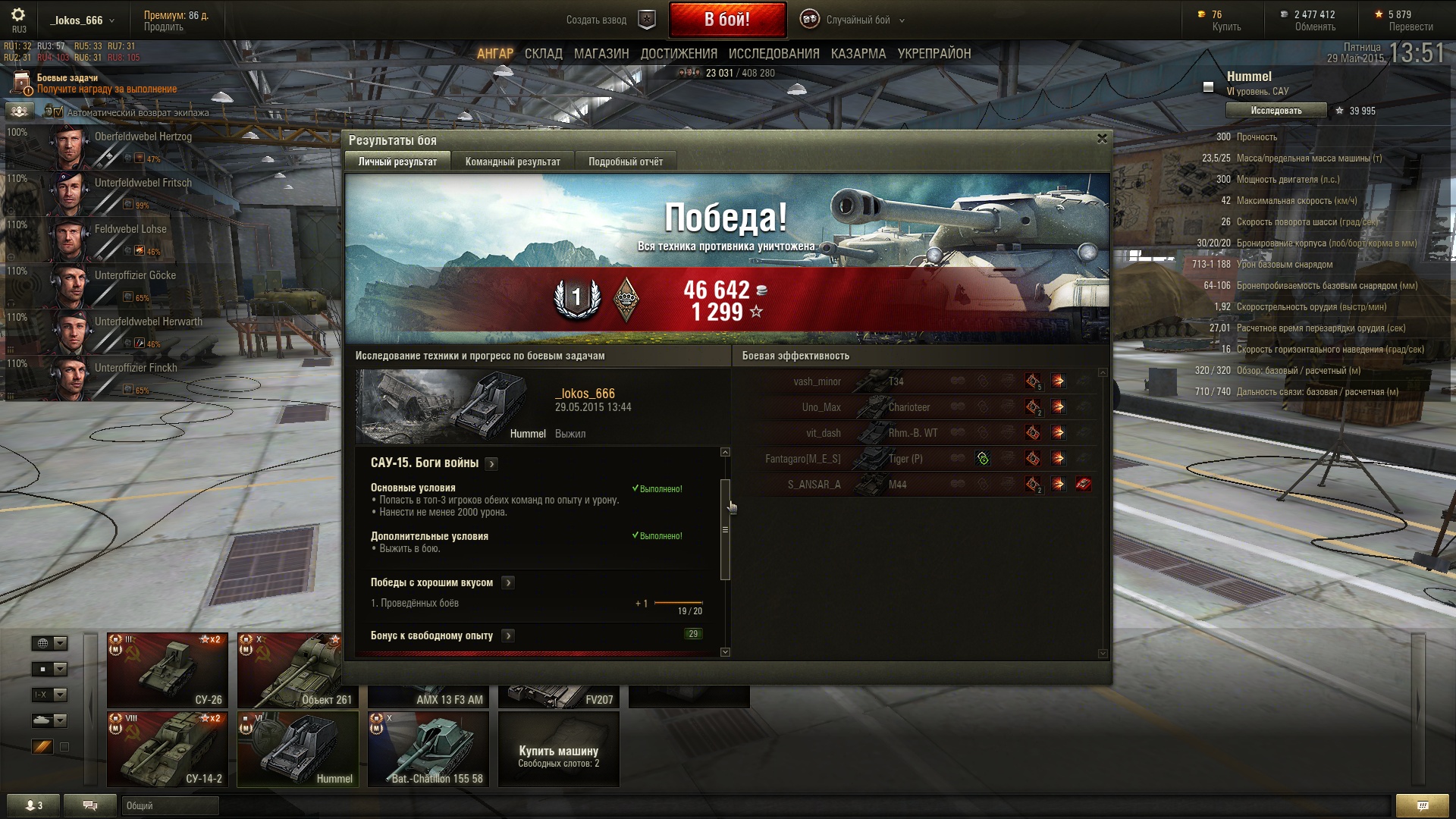1456x819 pixels.
Task: Select the "Личный результат" tab
Action: (397, 162)
